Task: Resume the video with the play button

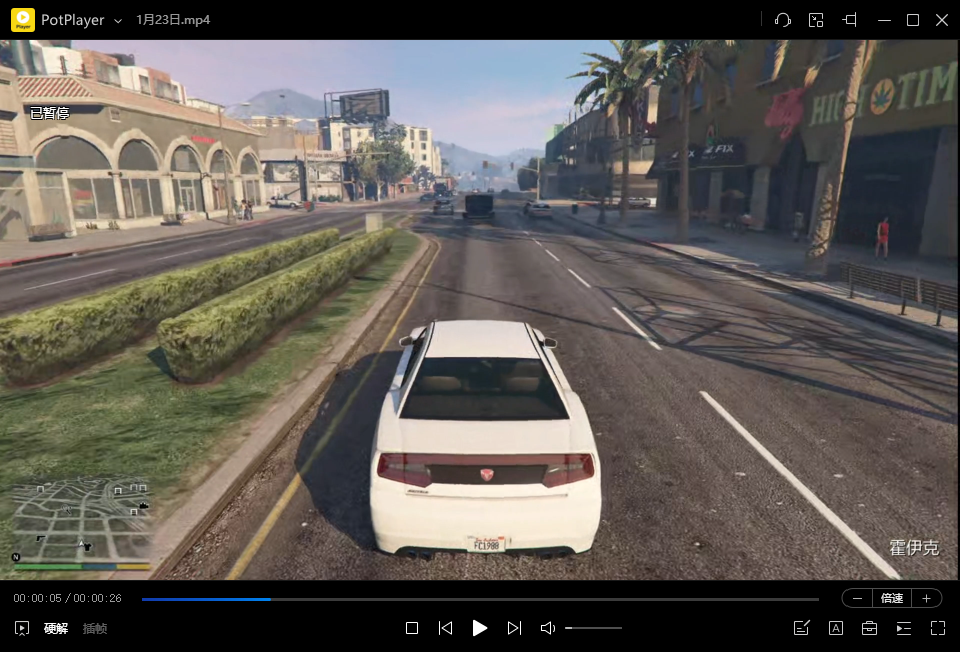Action: pyautogui.click(x=480, y=628)
